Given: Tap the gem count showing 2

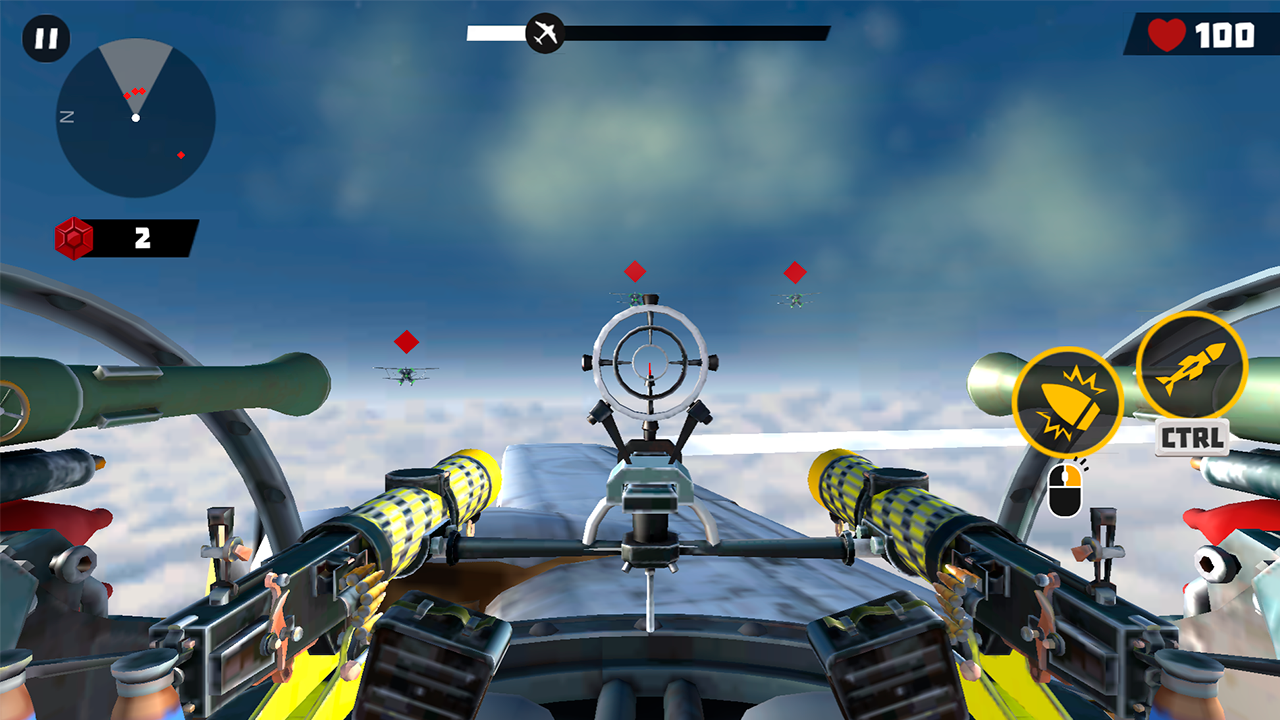Looking at the screenshot, I should [143, 237].
